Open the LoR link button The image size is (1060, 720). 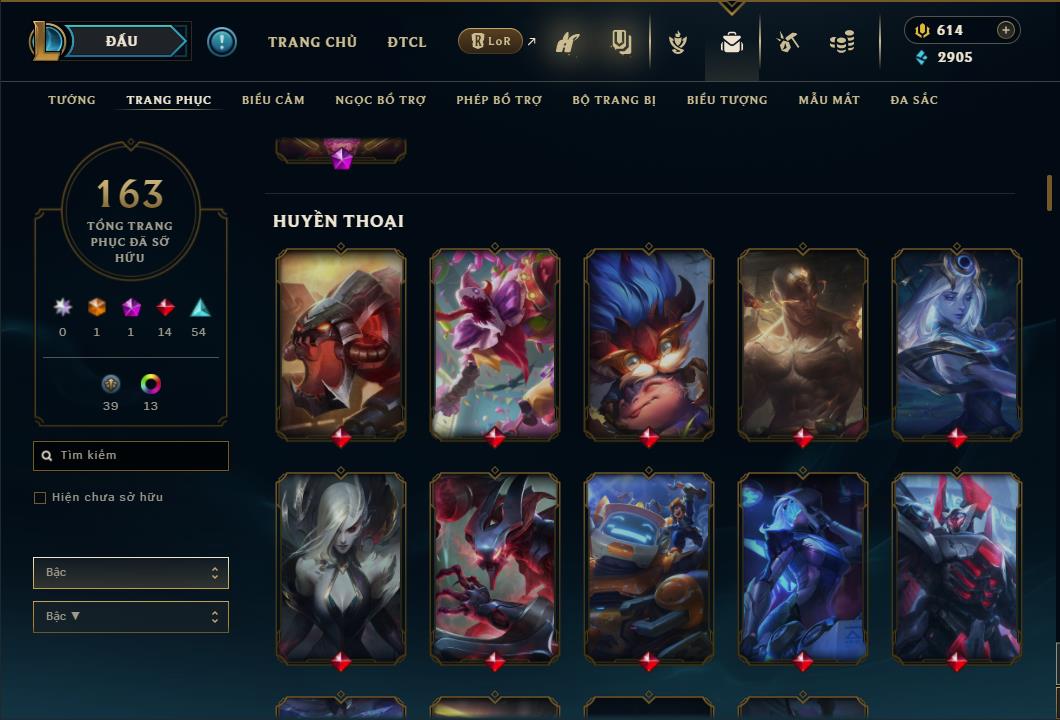tap(490, 42)
